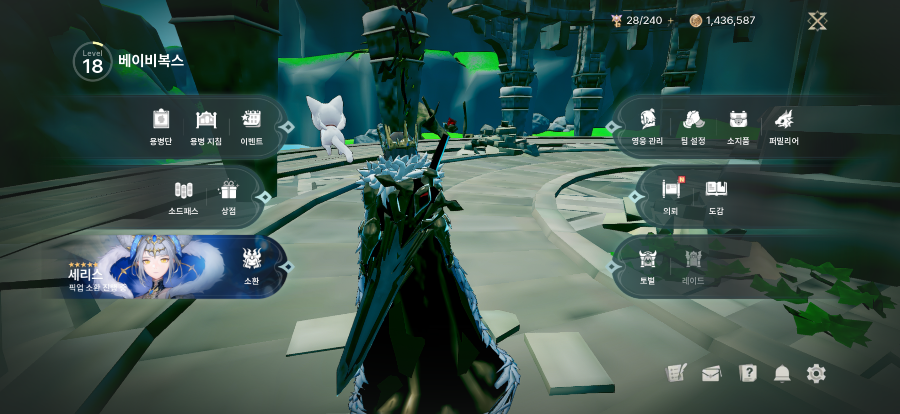Open the mail envelope icon

coord(711,374)
